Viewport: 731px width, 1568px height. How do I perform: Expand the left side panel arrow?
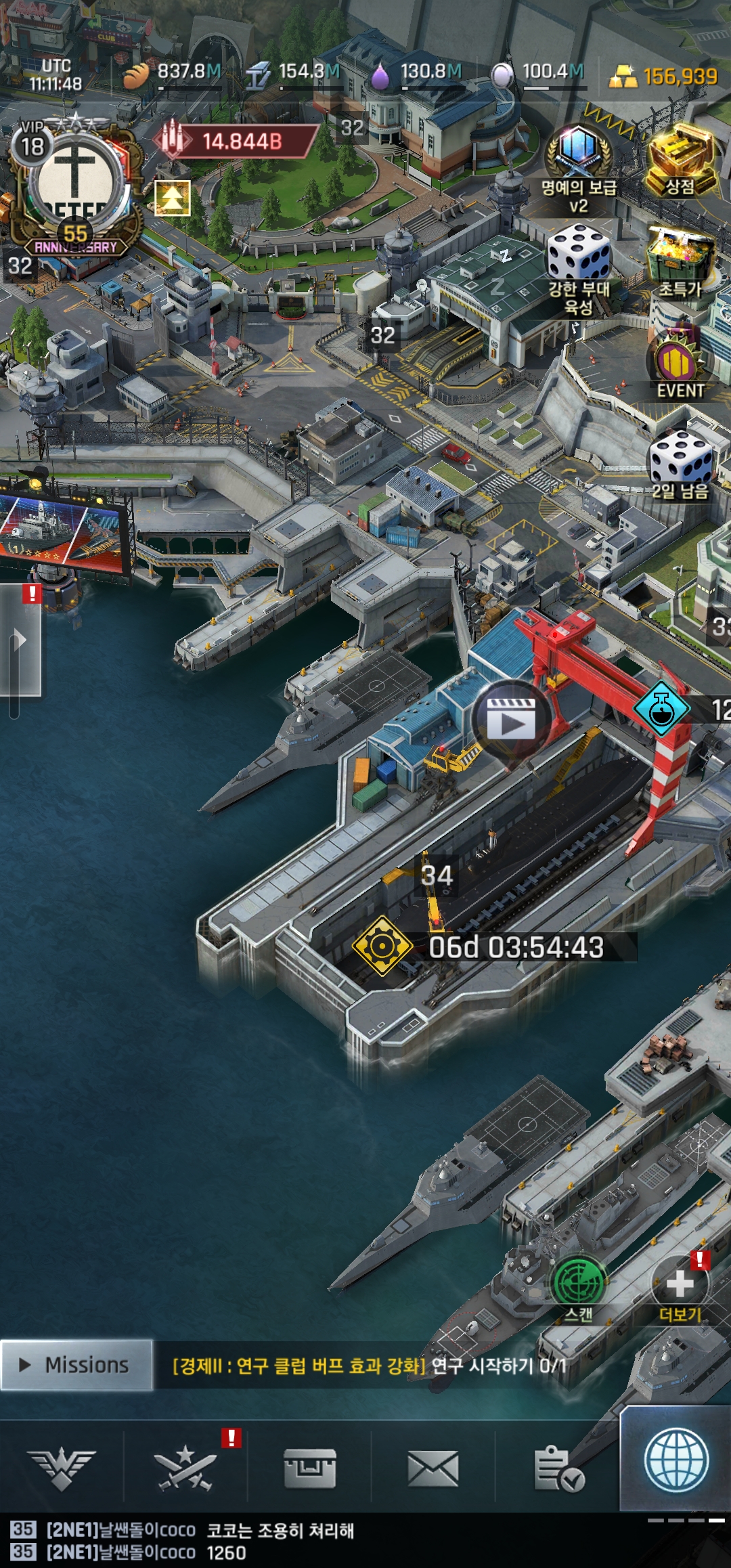(20, 640)
